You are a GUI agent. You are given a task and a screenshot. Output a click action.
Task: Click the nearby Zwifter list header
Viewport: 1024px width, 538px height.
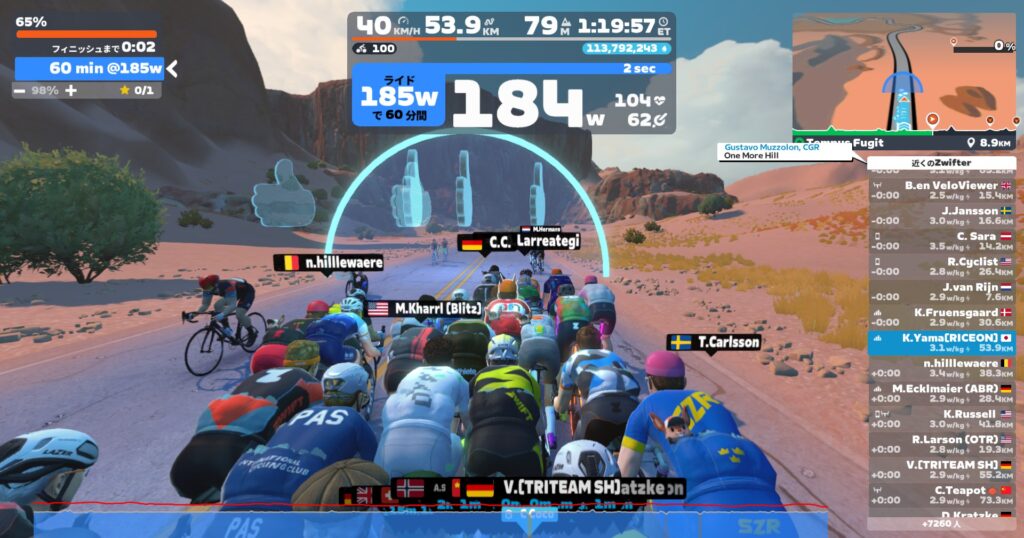pos(941,162)
